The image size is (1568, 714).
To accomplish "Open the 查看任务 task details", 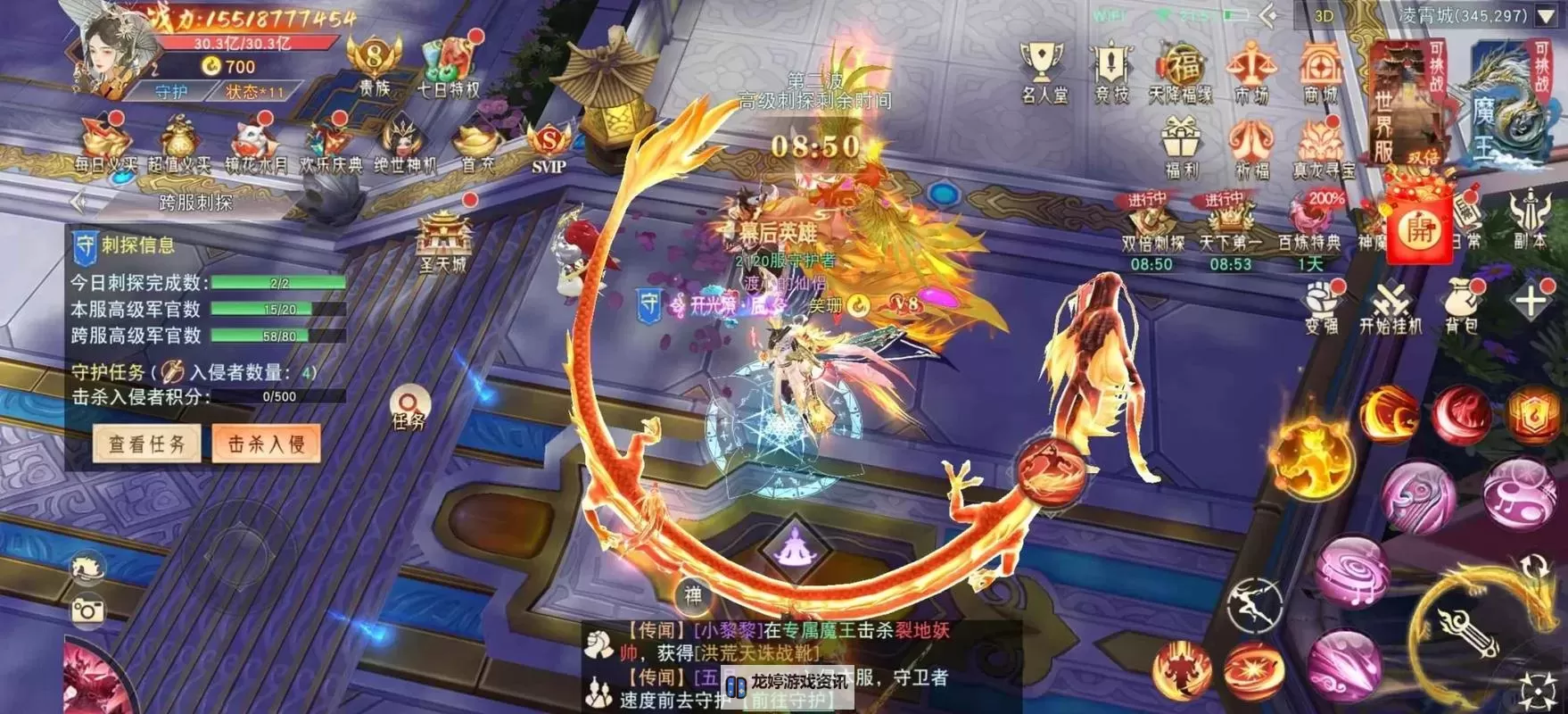I will [x=147, y=444].
